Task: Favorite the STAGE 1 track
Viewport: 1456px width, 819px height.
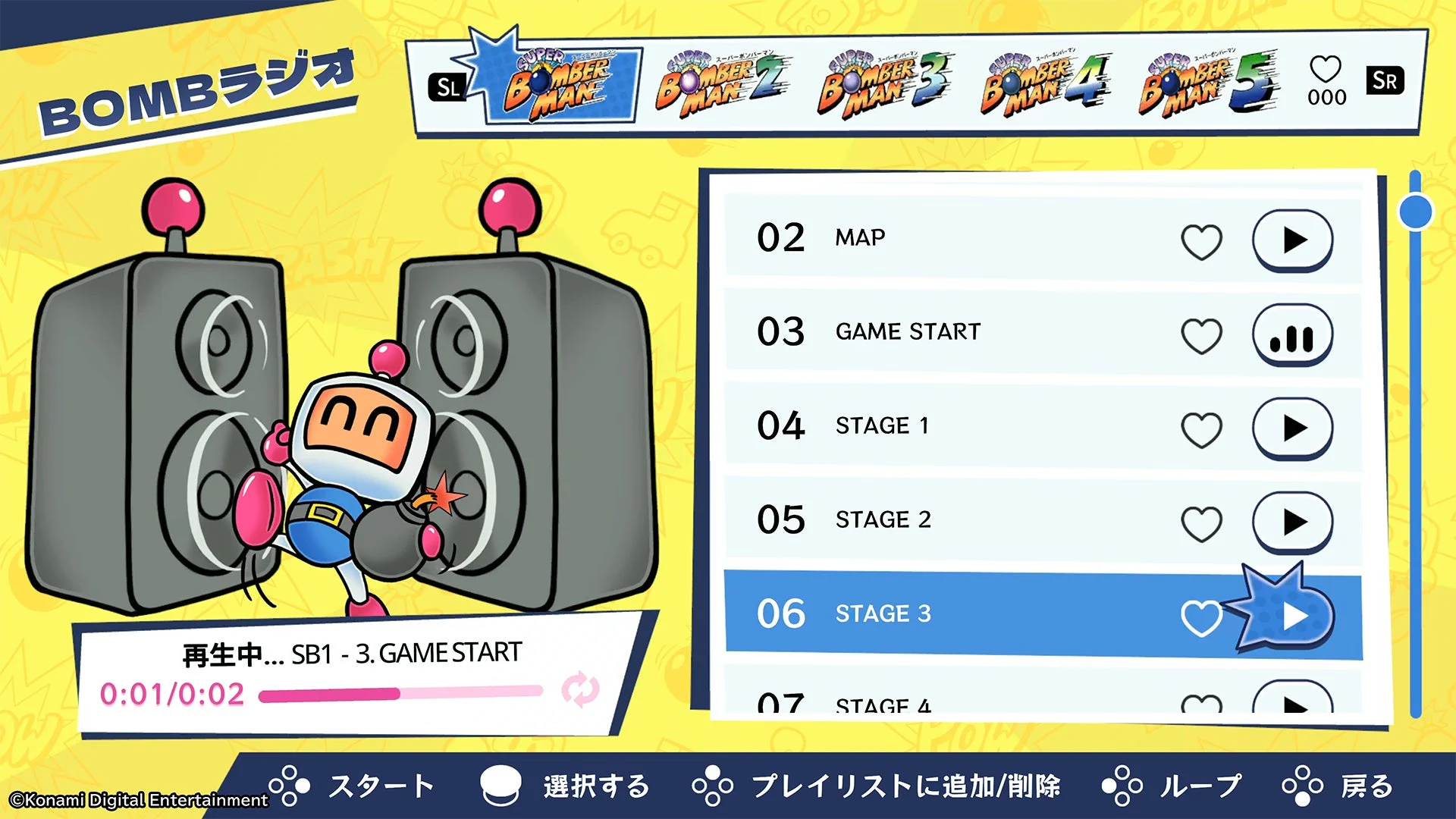Action: (x=1202, y=428)
